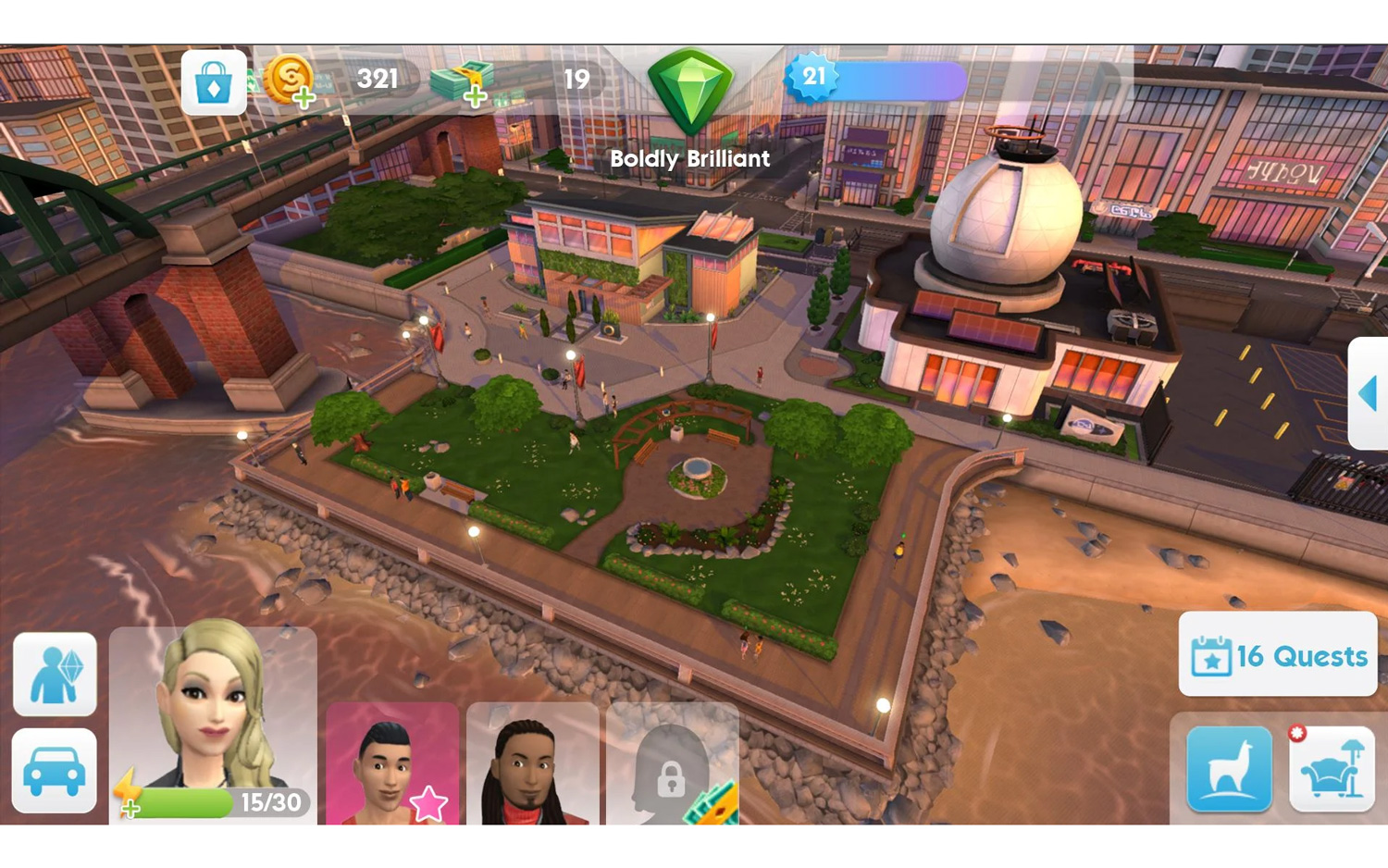Open the Llama Zoom panel
This screenshot has height=868, width=1388.
pyautogui.click(x=1228, y=770)
